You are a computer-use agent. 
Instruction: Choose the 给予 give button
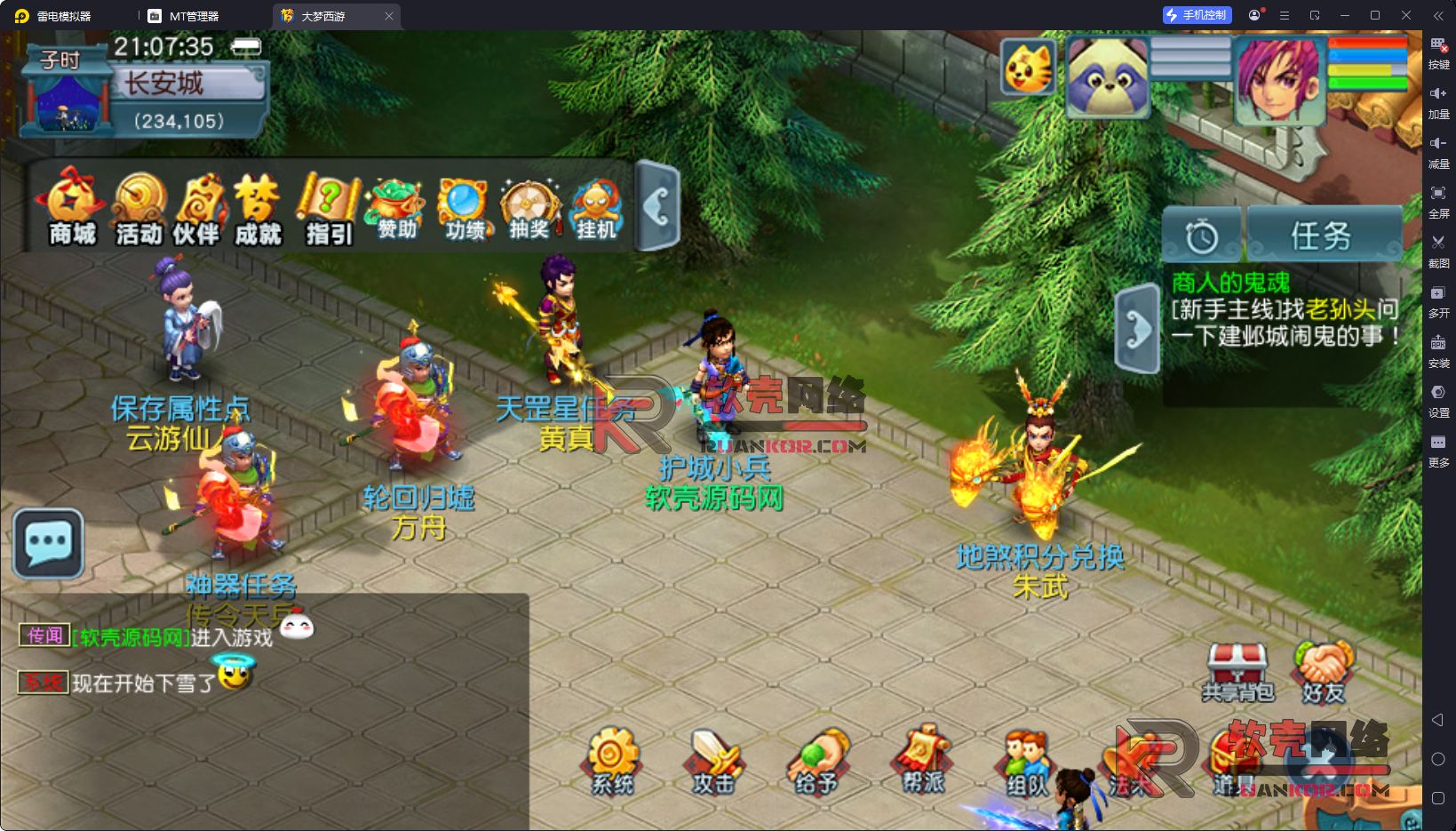(x=818, y=761)
